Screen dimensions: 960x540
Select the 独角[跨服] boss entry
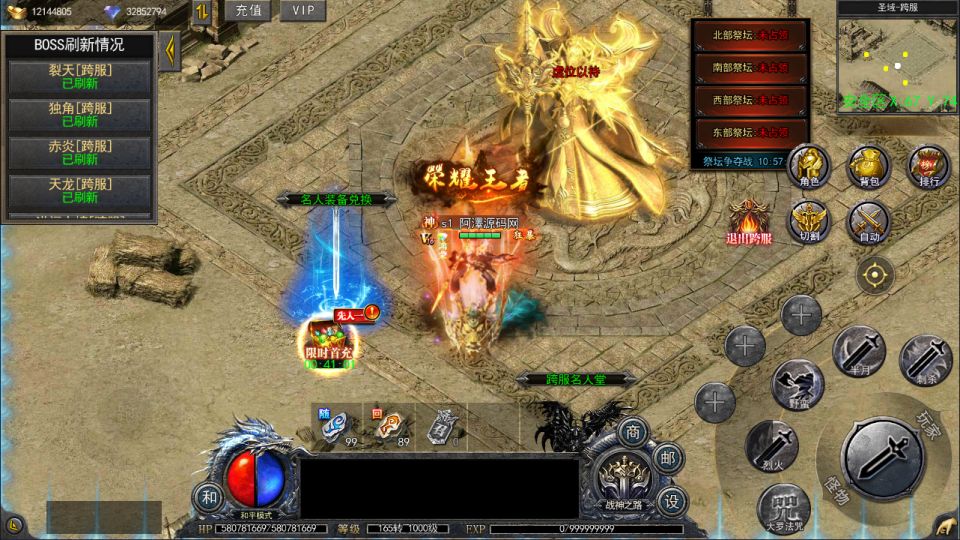[x=80, y=115]
